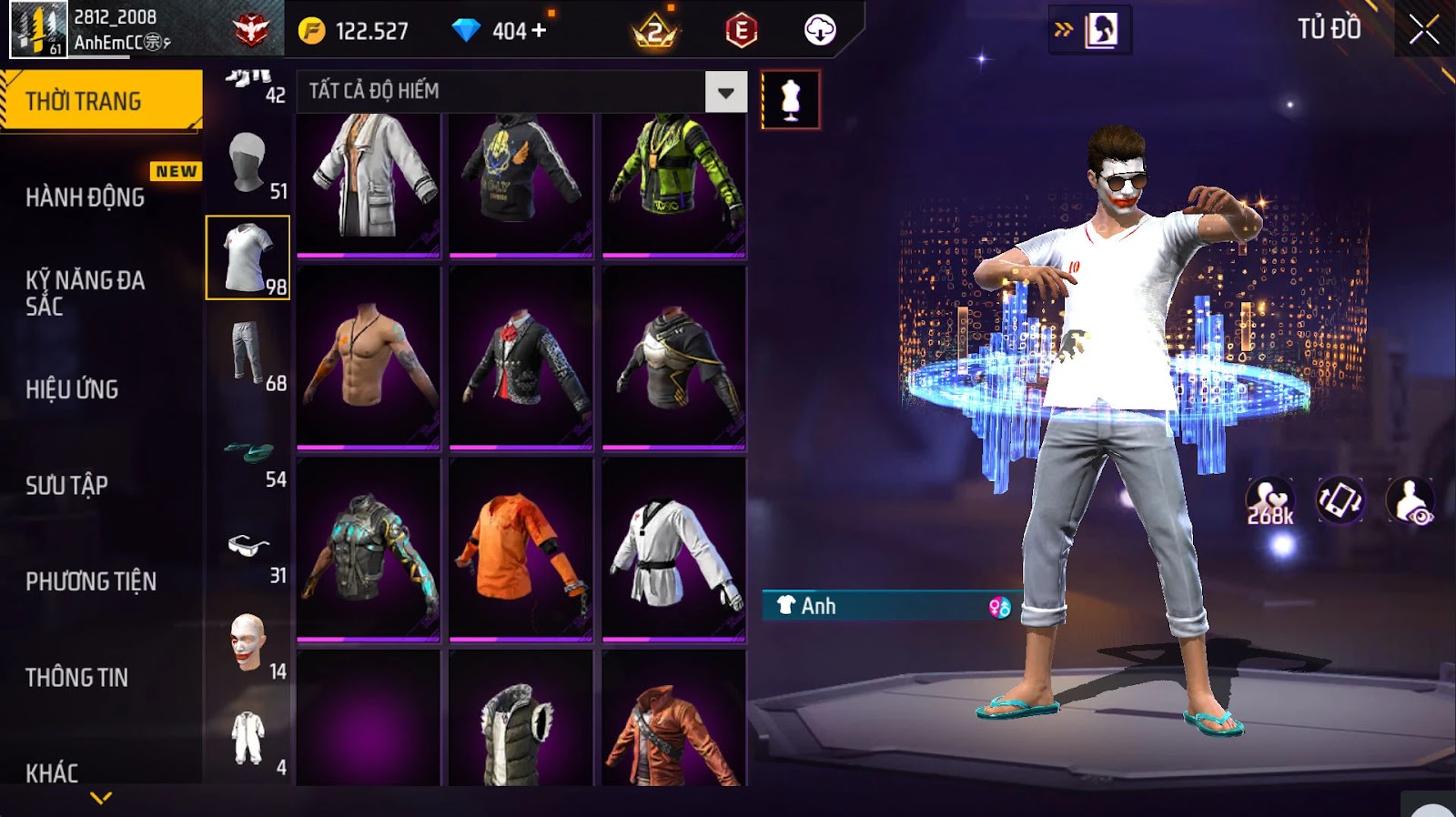1456x817 pixels.
Task: Select the shirtless tattooed torso
Action: point(369,357)
